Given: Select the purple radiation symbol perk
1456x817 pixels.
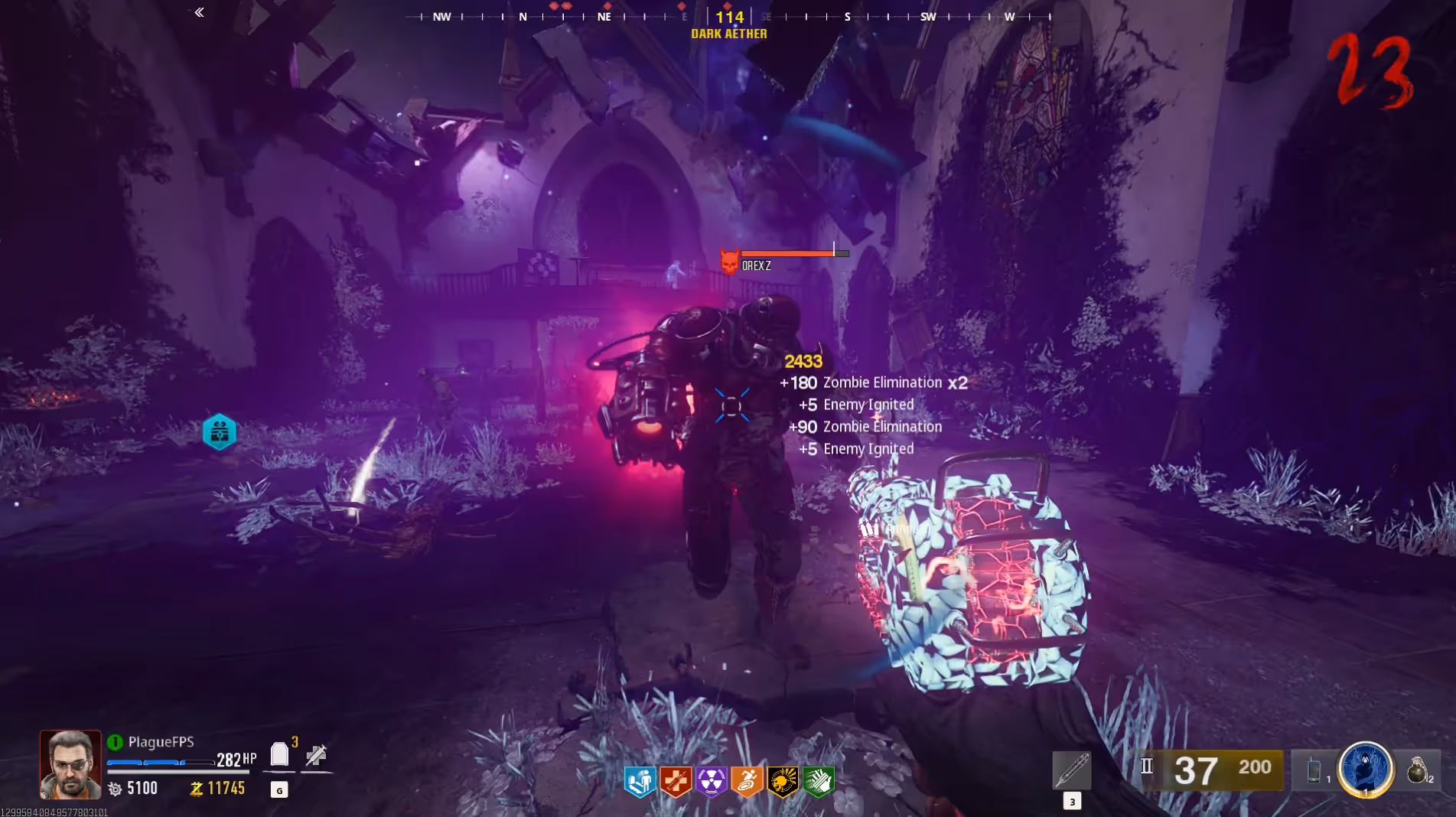Looking at the screenshot, I should [712, 781].
